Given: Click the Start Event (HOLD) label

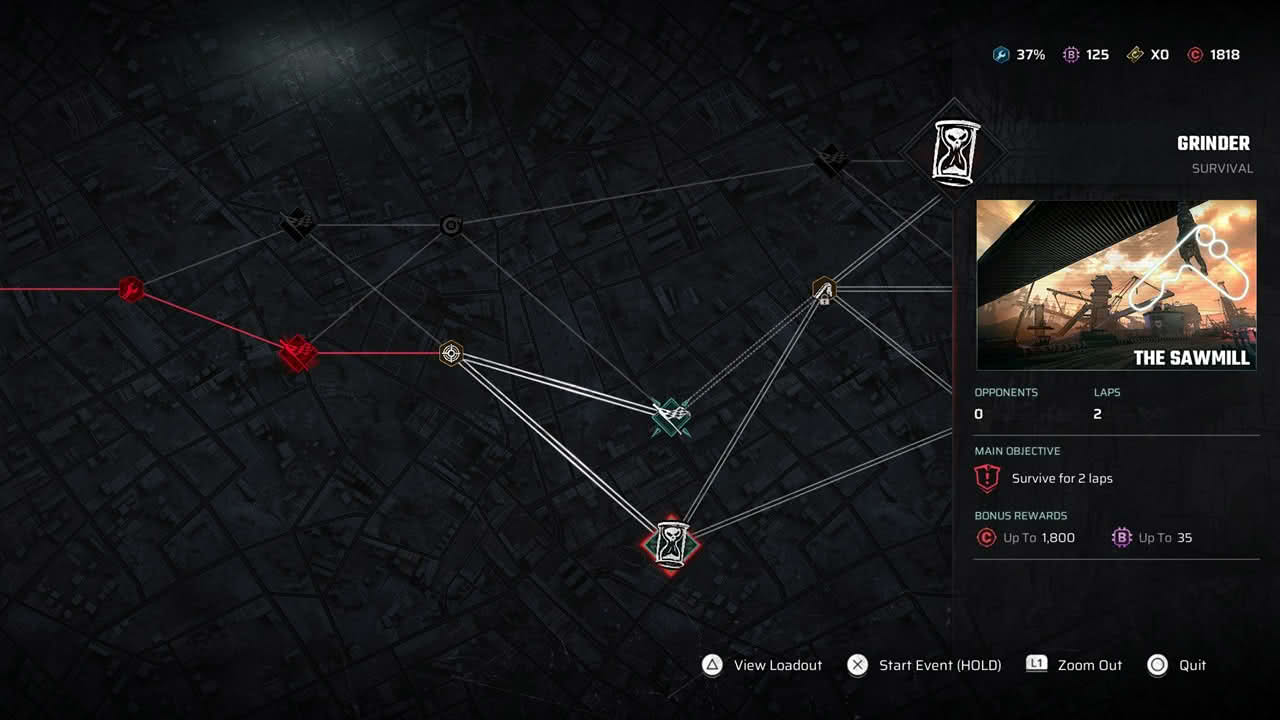Looking at the screenshot, I should 939,665.
